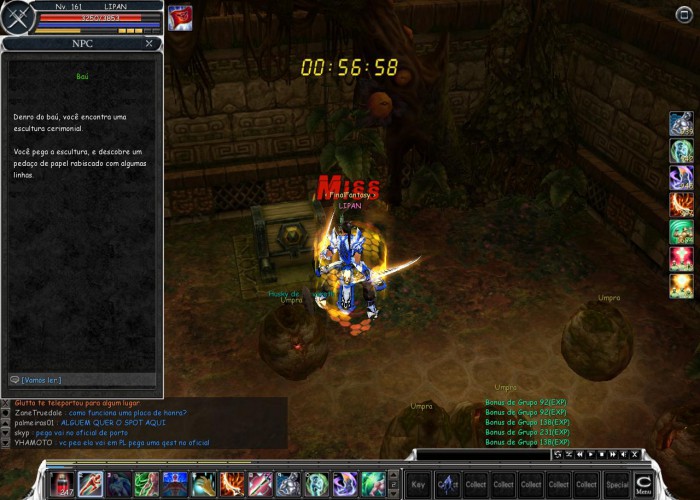
Task: Click the red cross party buff icon
Action: pyautogui.click(x=682, y=259)
